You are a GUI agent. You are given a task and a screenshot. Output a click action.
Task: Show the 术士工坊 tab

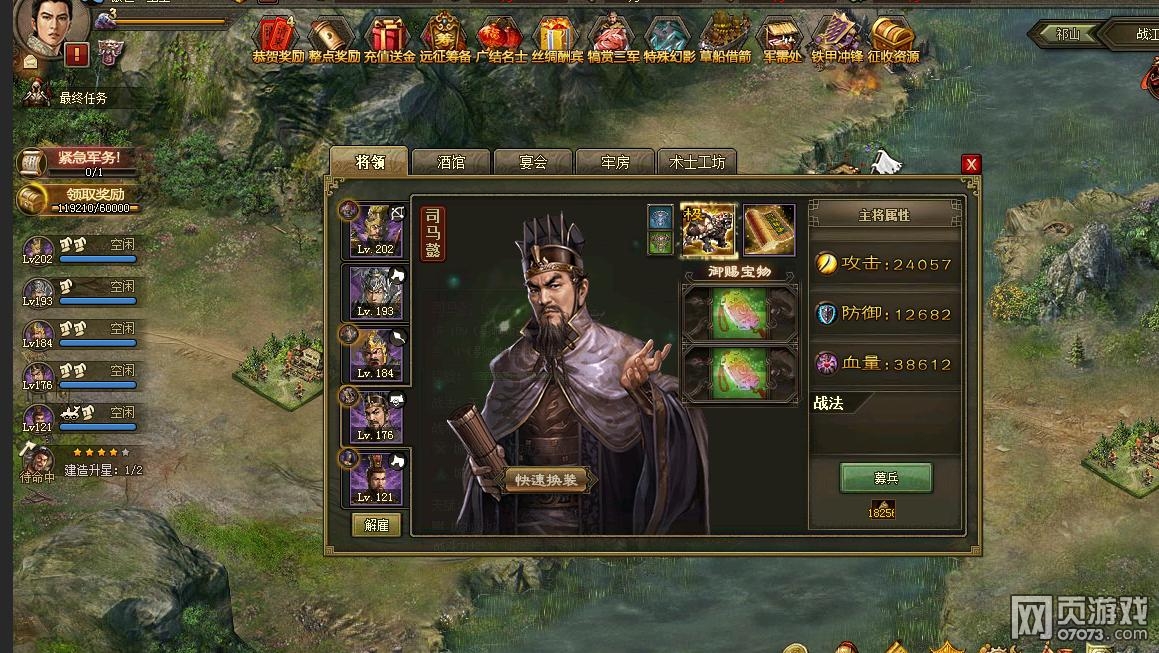pos(697,162)
